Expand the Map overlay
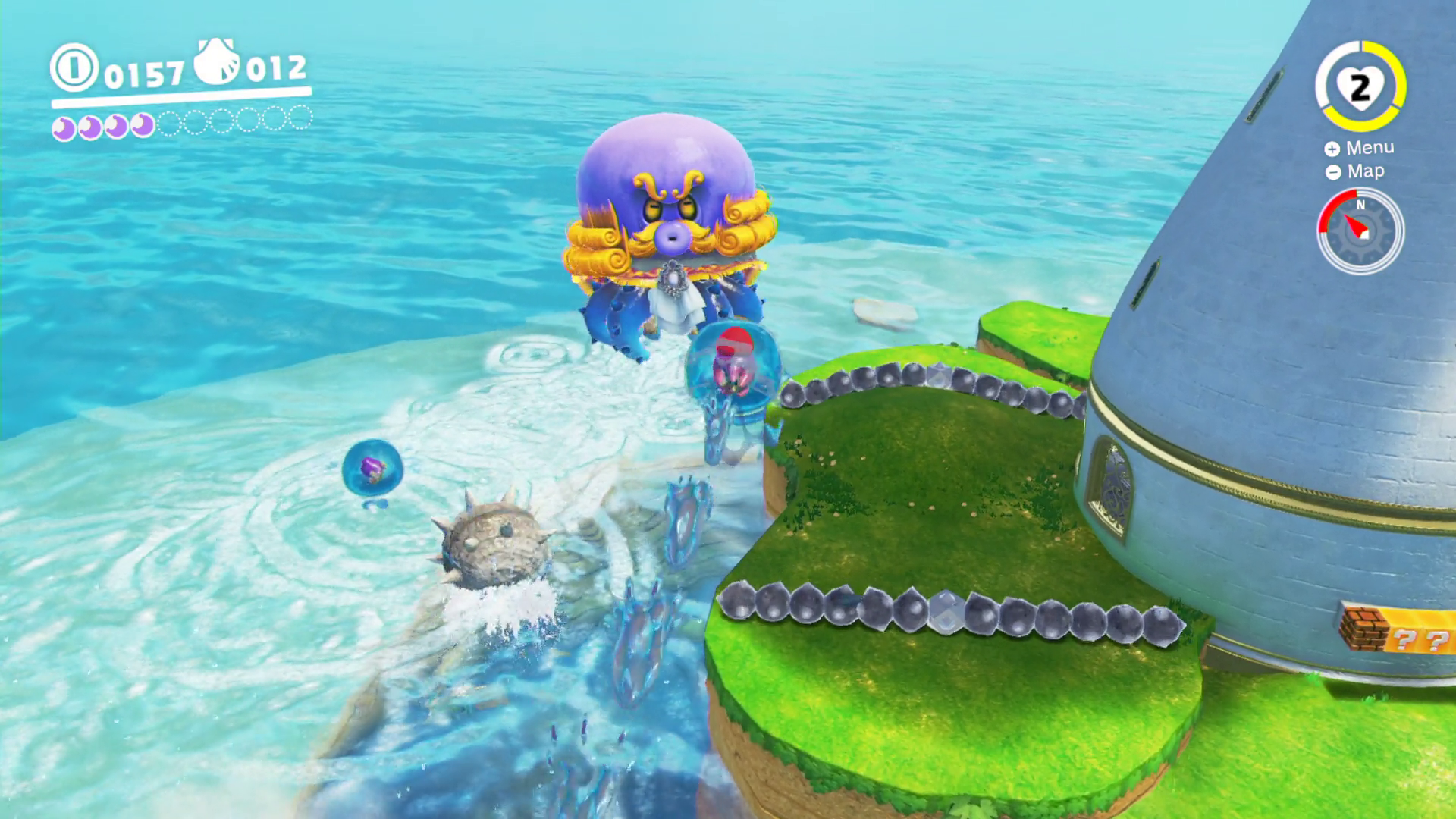Viewport: 1456px width, 819px height. point(1365,171)
